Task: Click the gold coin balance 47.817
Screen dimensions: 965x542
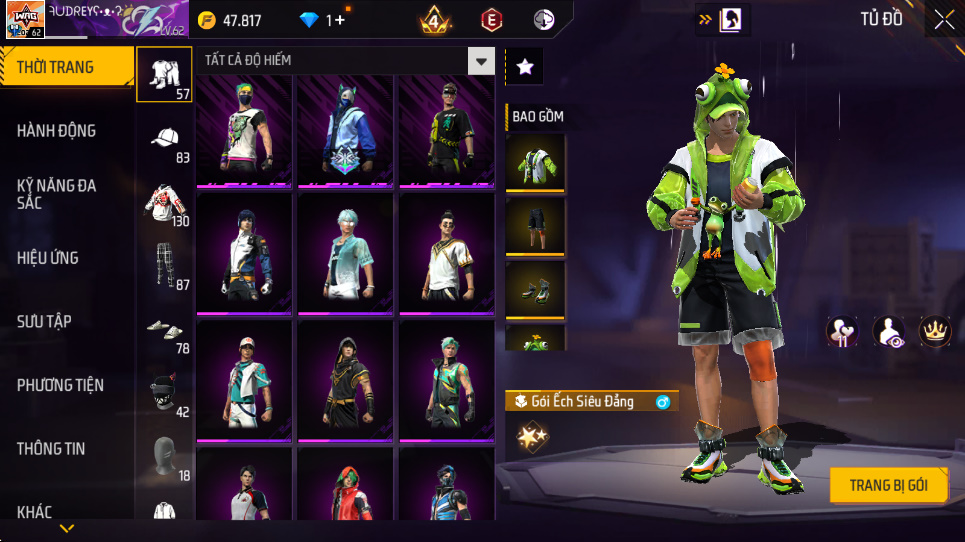Action: click(x=231, y=21)
